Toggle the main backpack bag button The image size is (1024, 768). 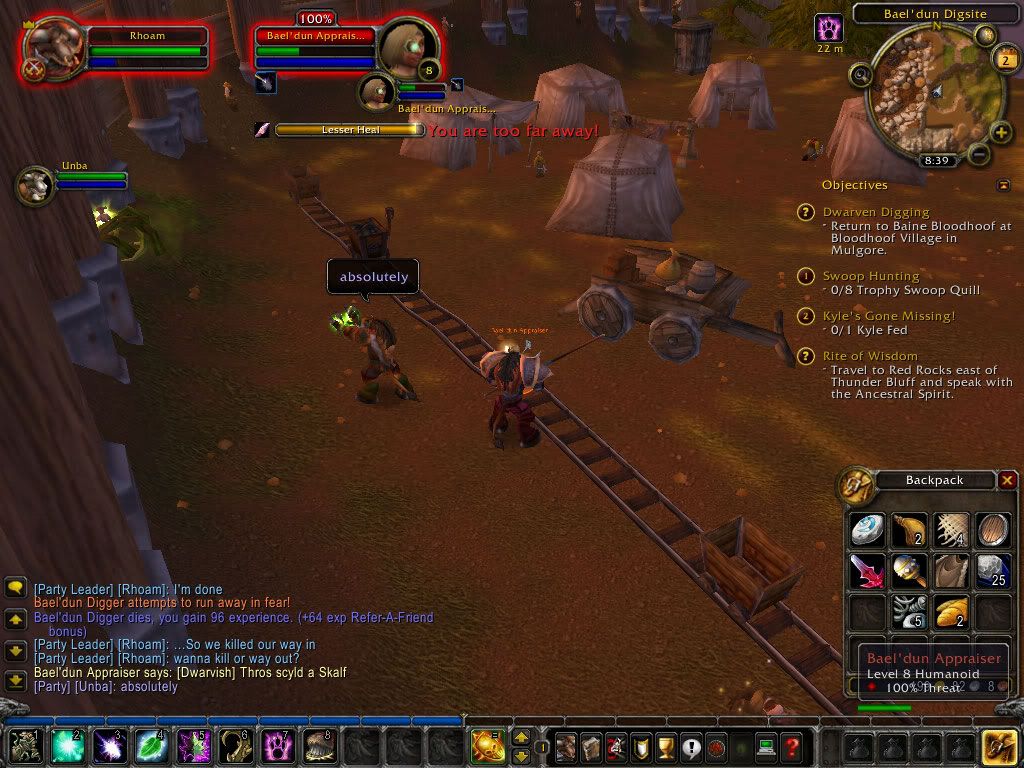click(x=999, y=746)
